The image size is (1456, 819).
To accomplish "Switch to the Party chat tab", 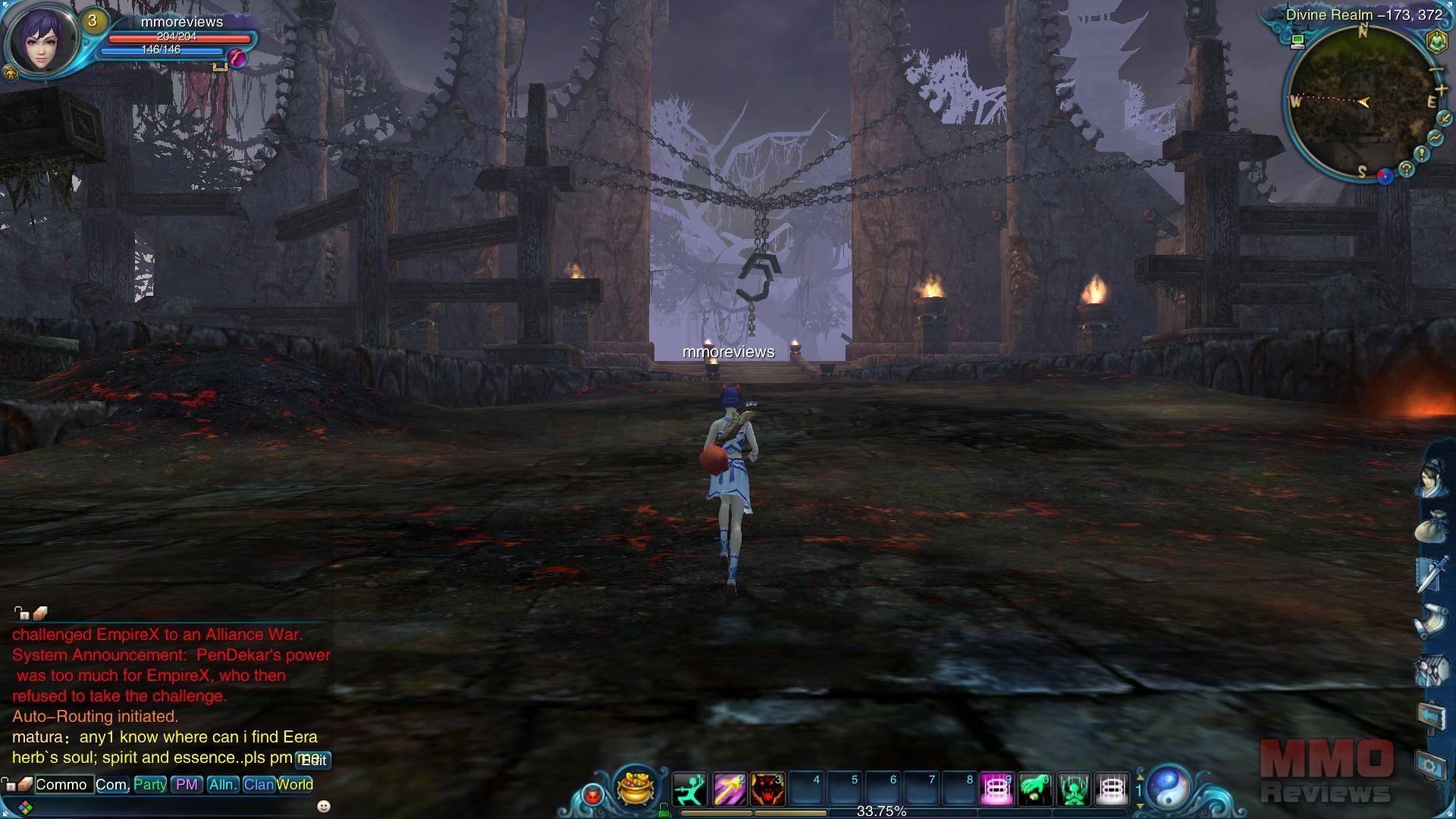I will pos(150,784).
